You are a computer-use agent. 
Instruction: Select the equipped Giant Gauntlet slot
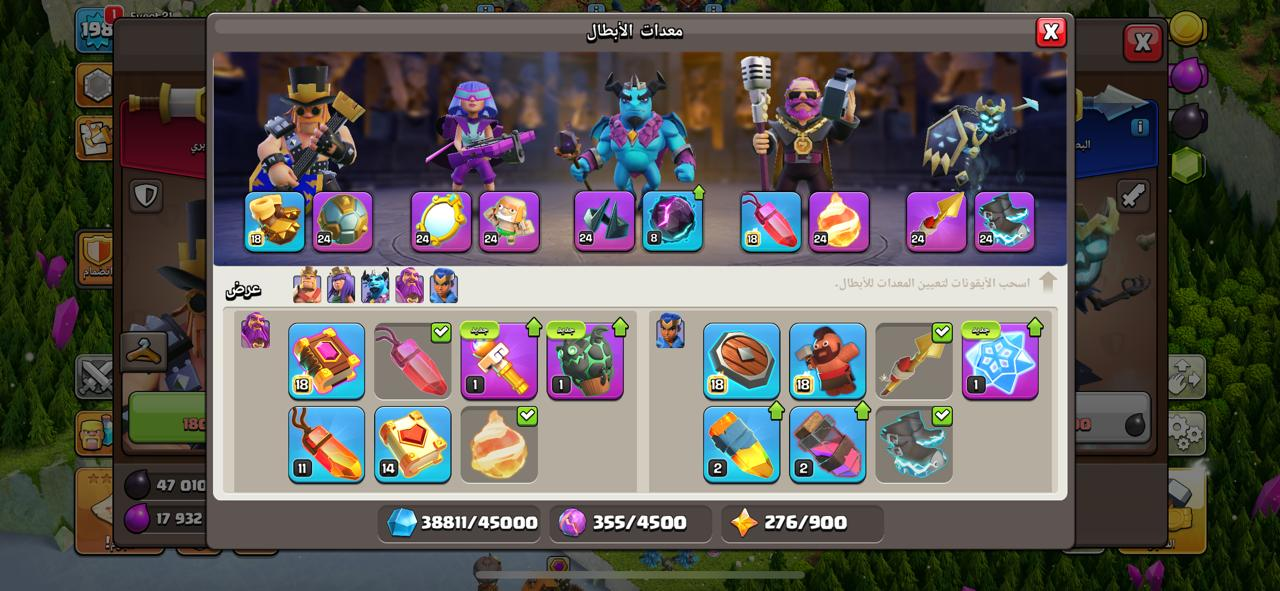click(275, 221)
